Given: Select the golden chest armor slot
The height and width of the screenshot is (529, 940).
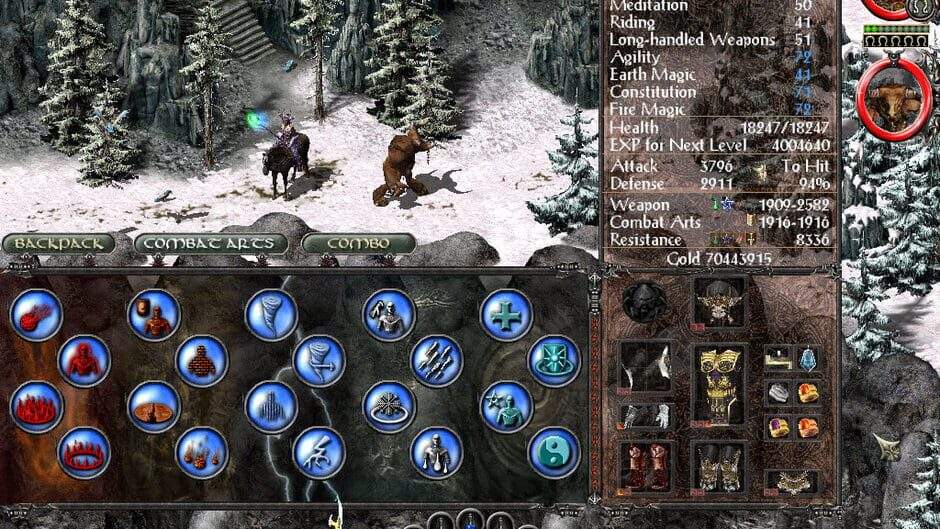Looking at the screenshot, I should pos(719,384).
